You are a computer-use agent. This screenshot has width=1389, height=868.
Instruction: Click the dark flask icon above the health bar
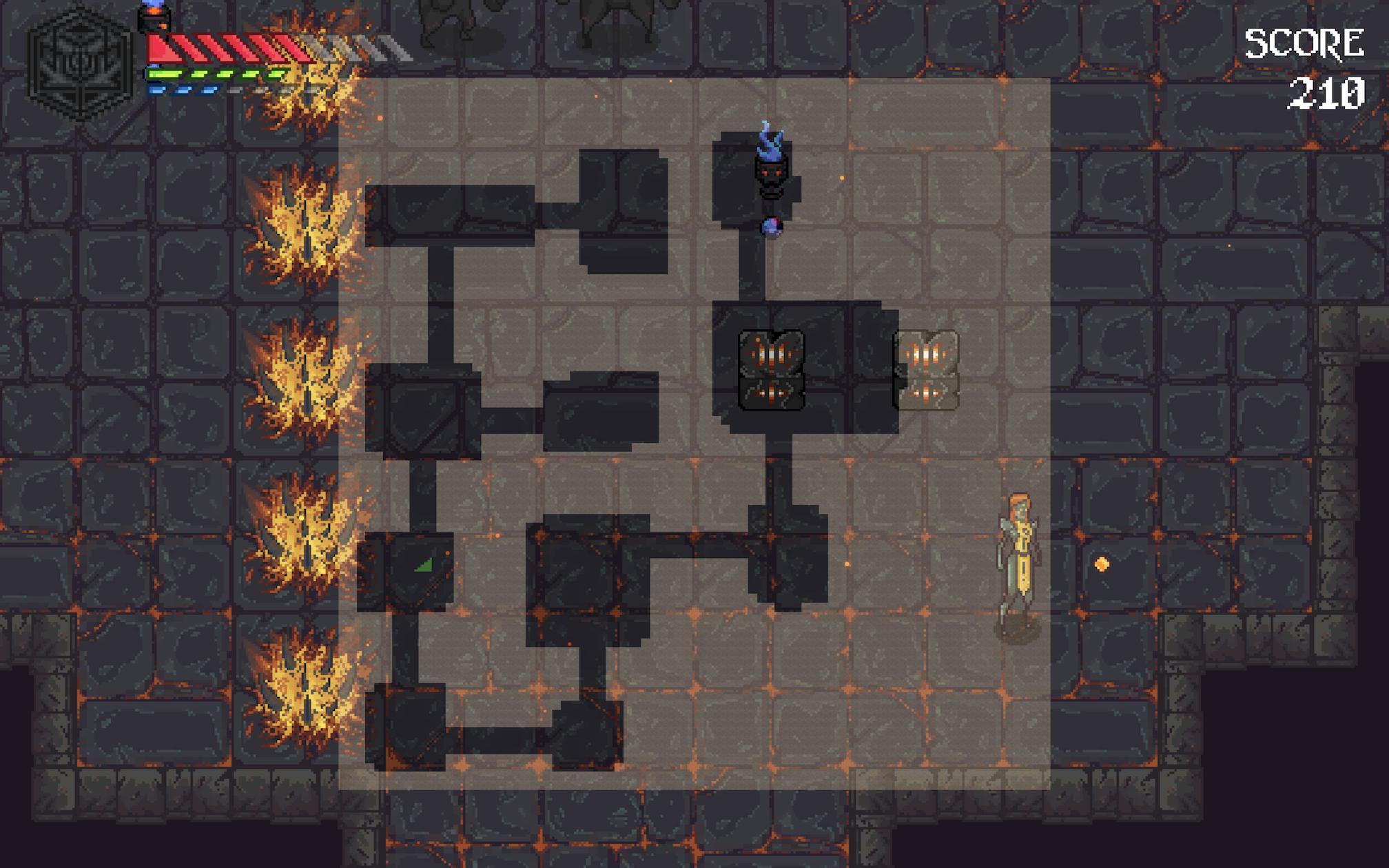coord(153,17)
